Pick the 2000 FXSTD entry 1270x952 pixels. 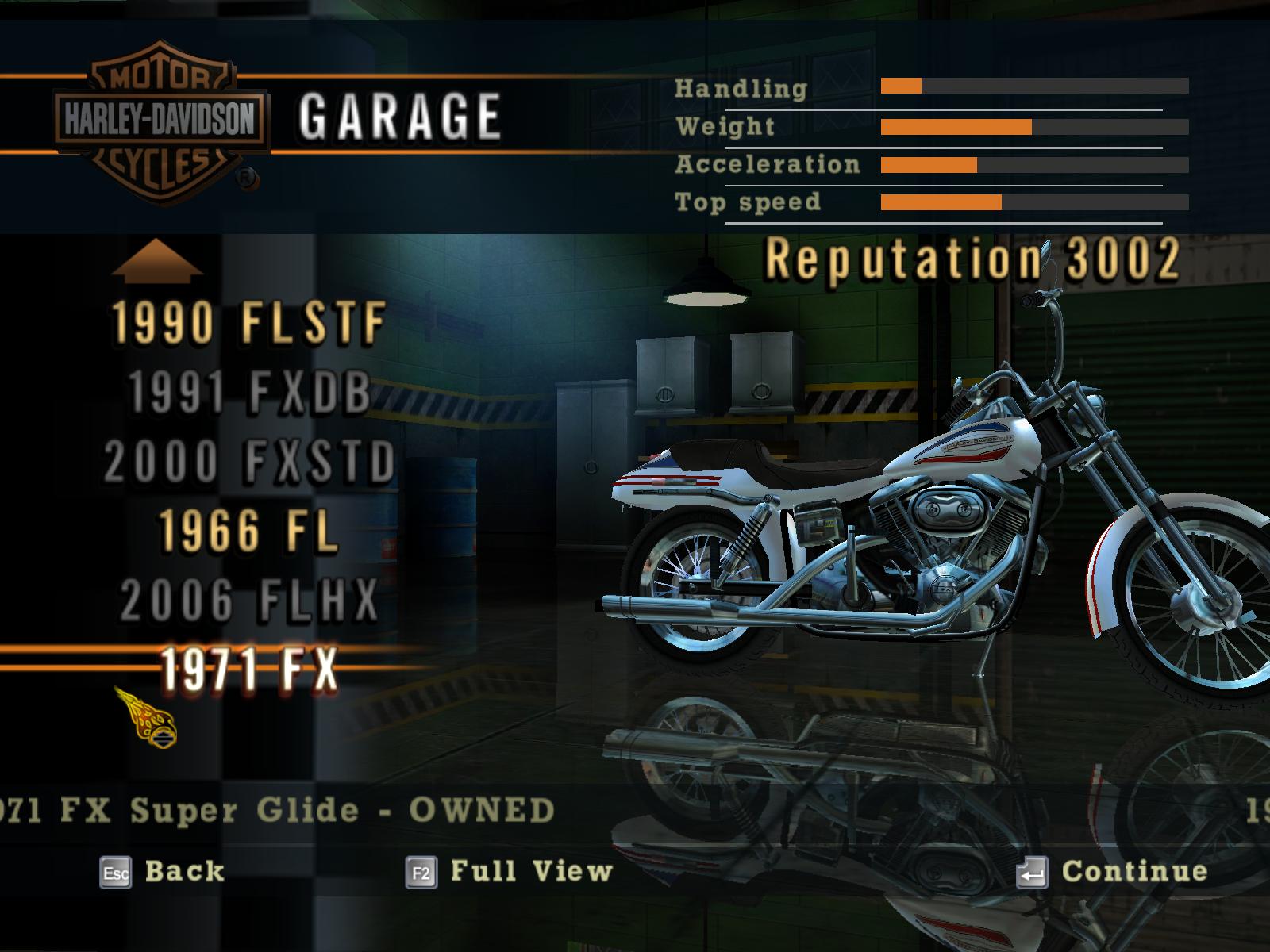coord(248,461)
